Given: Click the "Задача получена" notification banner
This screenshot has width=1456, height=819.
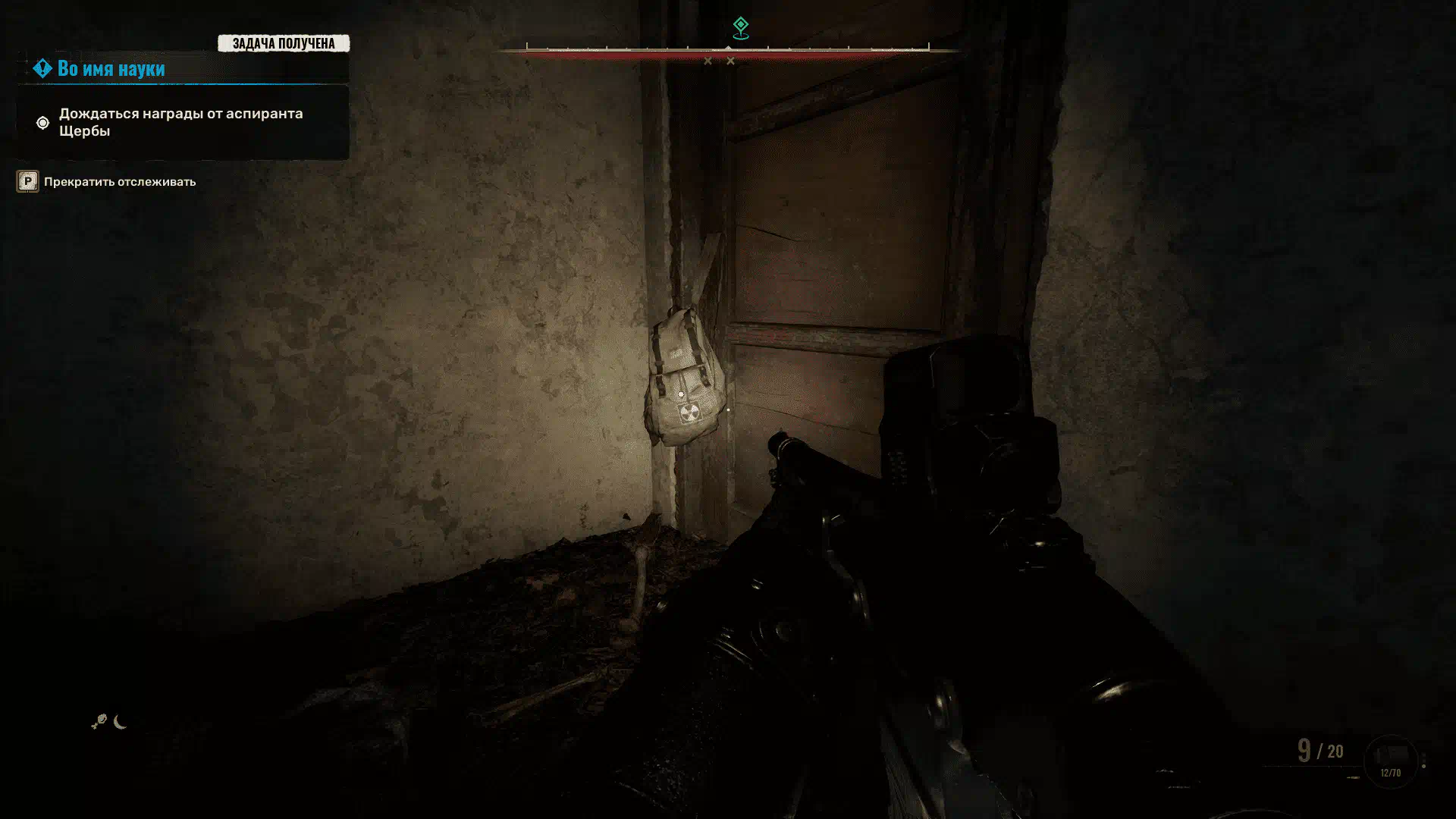Looking at the screenshot, I should (283, 43).
